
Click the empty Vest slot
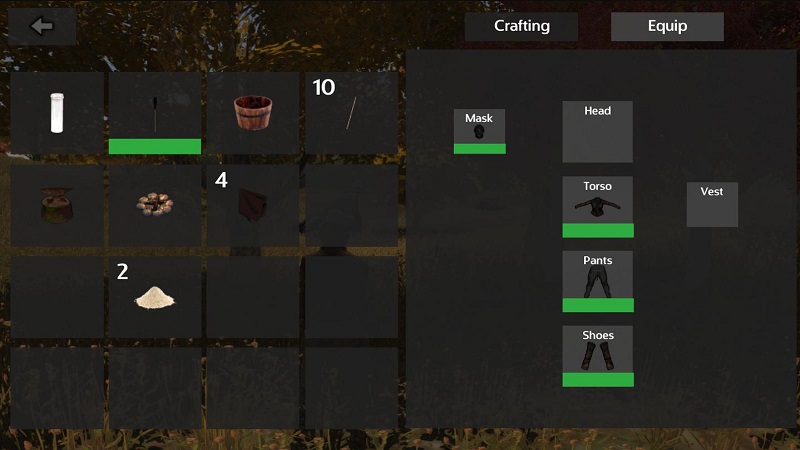(x=712, y=204)
